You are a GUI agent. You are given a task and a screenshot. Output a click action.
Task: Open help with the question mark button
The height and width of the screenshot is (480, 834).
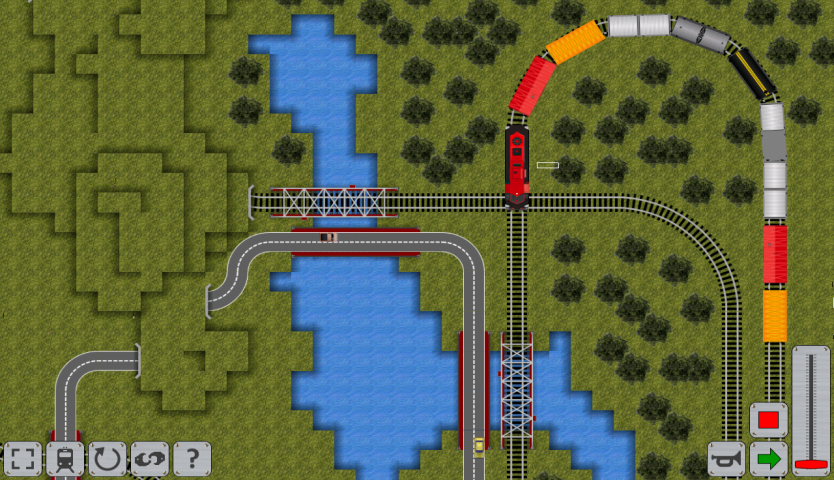[192, 460]
